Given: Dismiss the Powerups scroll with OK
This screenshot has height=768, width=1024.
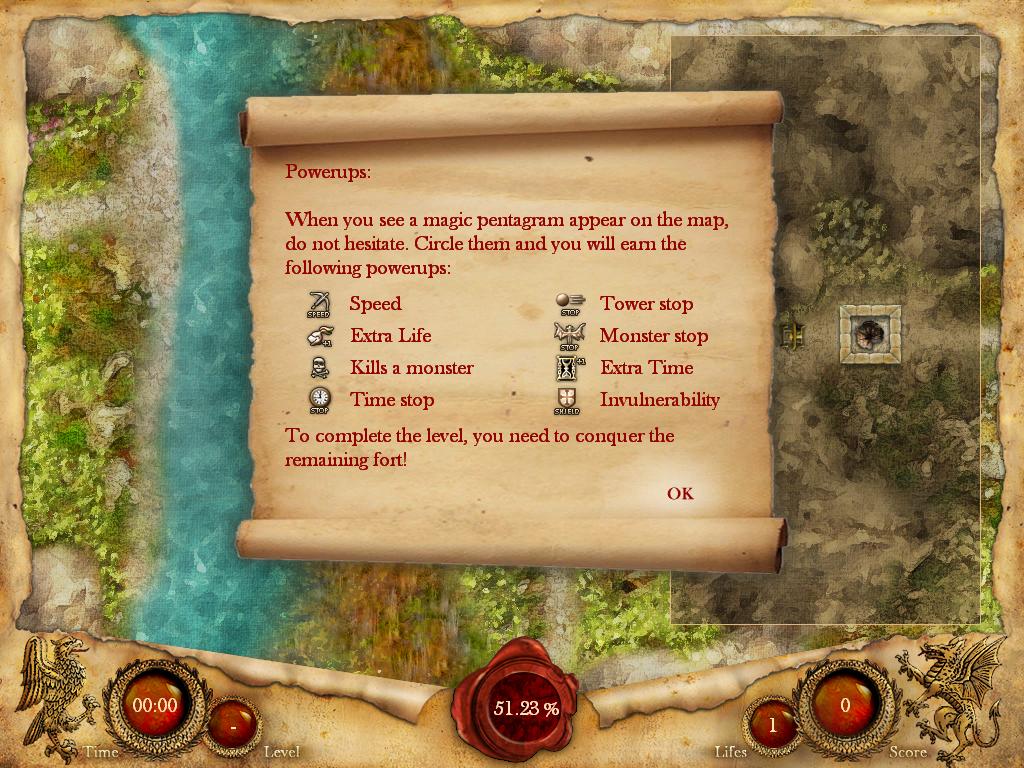Looking at the screenshot, I should [680, 493].
